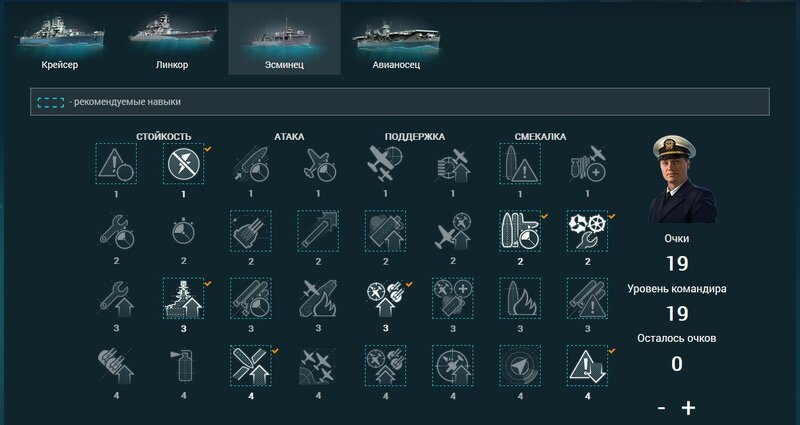This screenshot has height=425, width=800.
Task: Decrease commander level with the minus button
Action: pyautogui.click(x=662, y=407)
